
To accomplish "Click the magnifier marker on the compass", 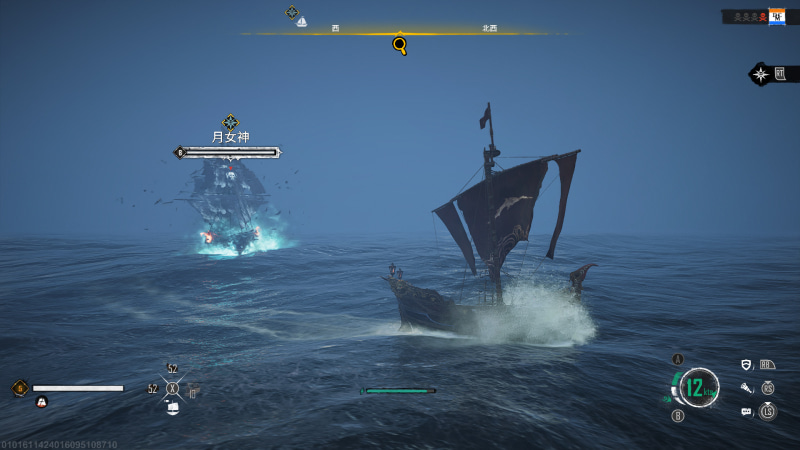I will click(400, 45).
